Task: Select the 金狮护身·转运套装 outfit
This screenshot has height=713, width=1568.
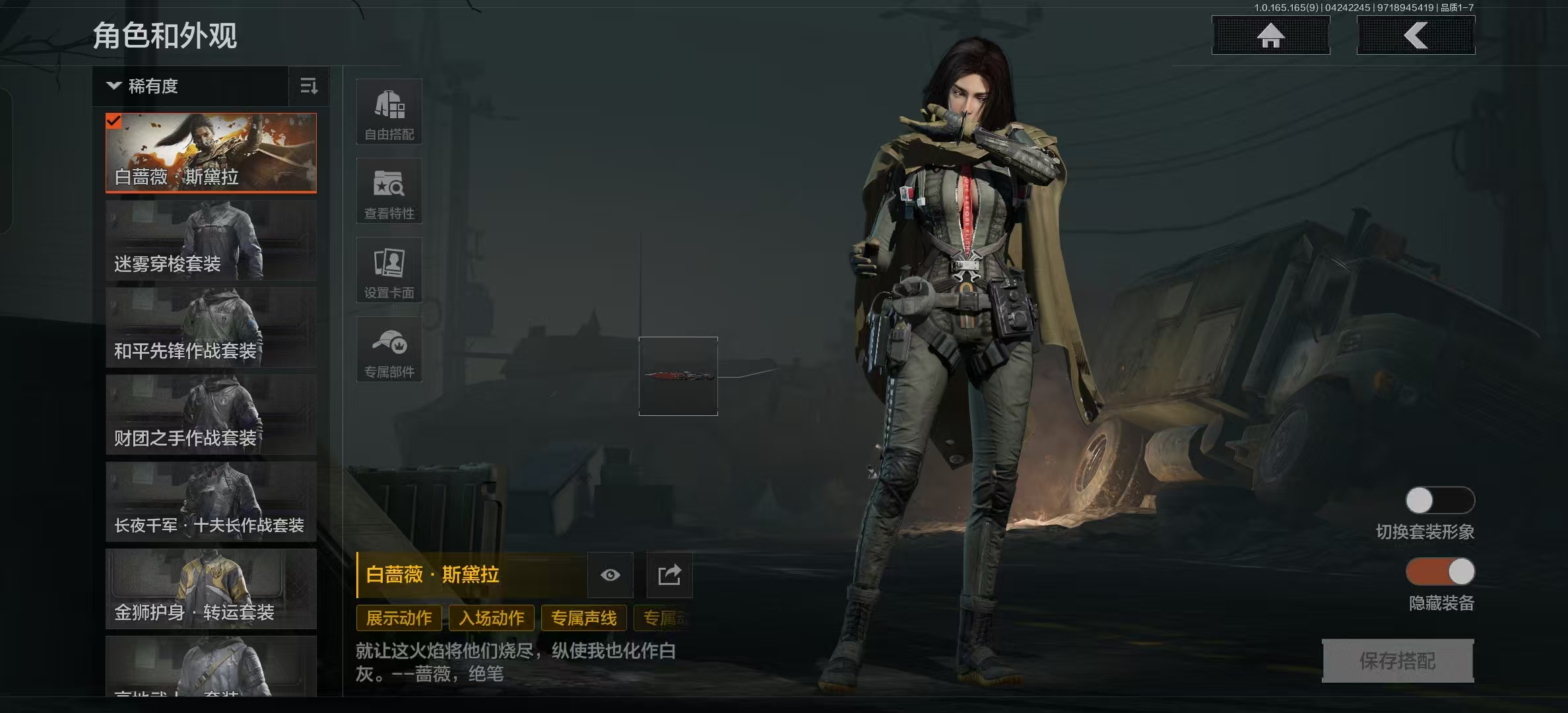Action: (x=211, y=589)
